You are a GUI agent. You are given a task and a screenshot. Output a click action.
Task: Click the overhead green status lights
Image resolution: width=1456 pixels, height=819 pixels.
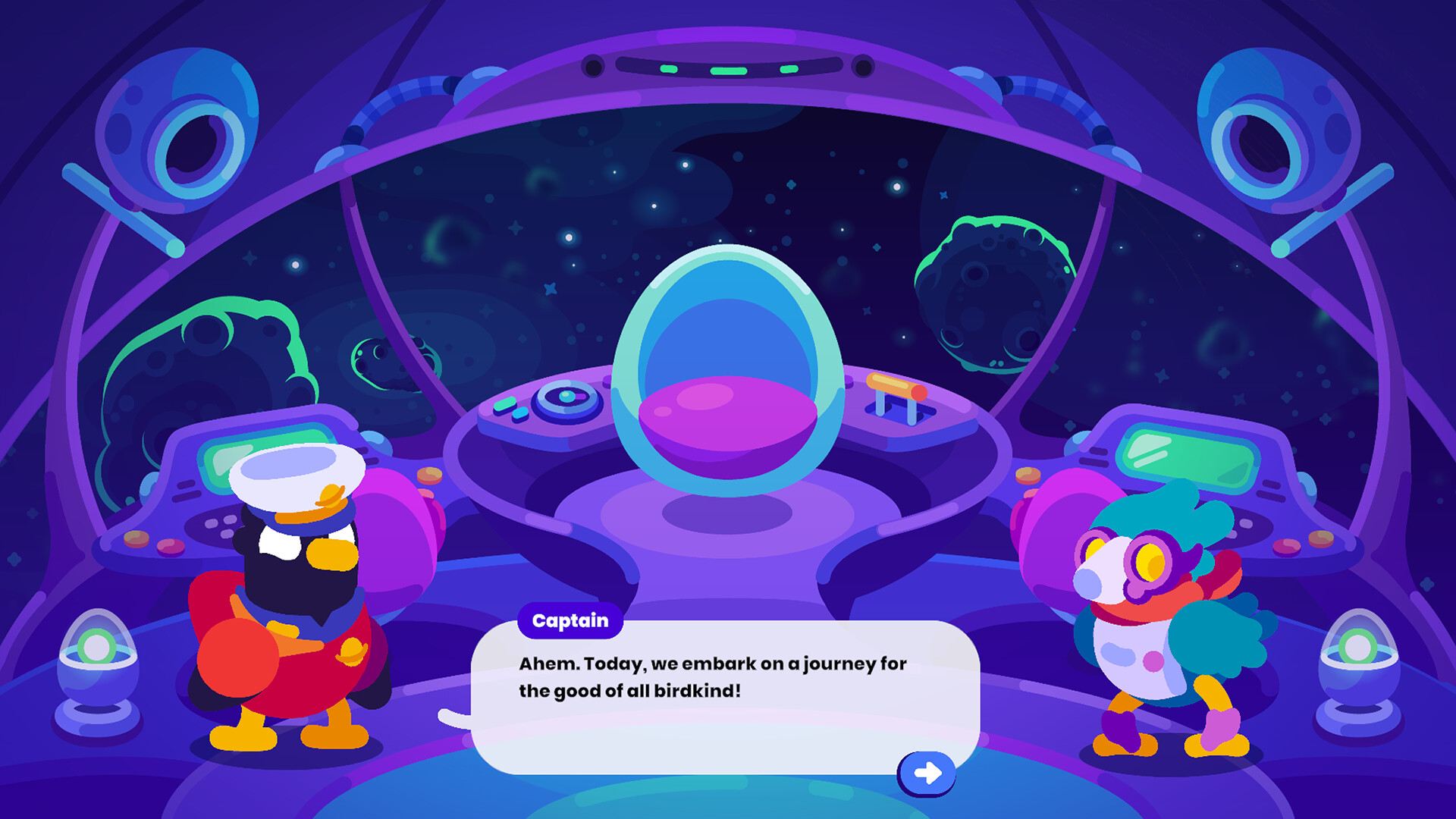728,68
